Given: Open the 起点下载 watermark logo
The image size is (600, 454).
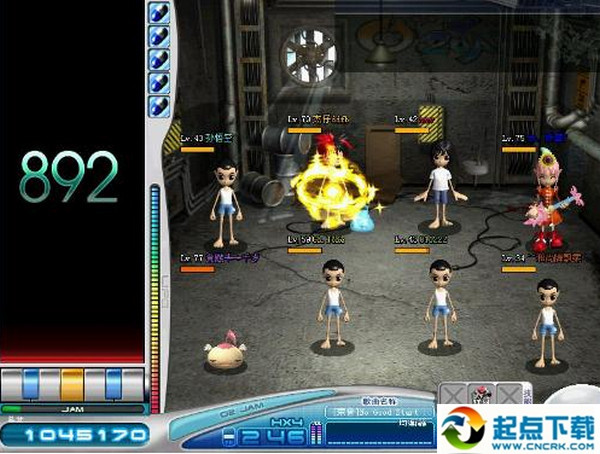Looking at the screenshot, I should 518,428.
